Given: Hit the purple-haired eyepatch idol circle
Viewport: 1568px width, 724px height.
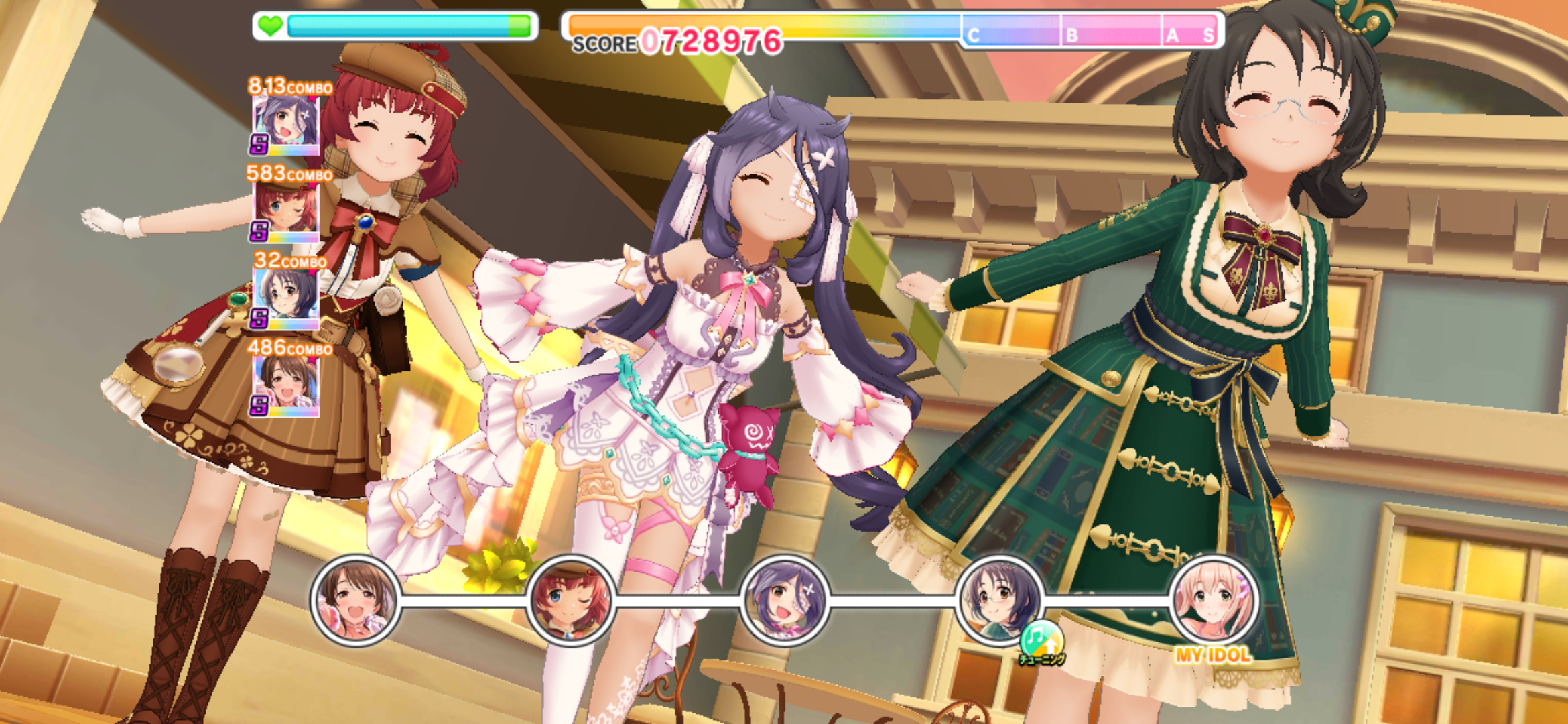Looking at the screenshot, I should [x=785, y=601].
